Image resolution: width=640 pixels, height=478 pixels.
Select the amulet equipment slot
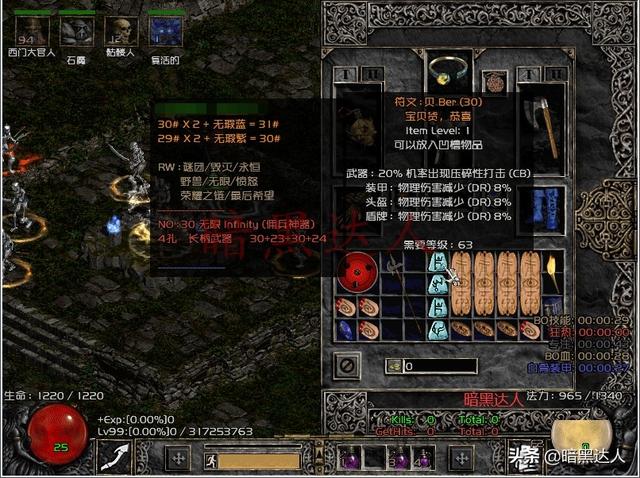point(493,80)
